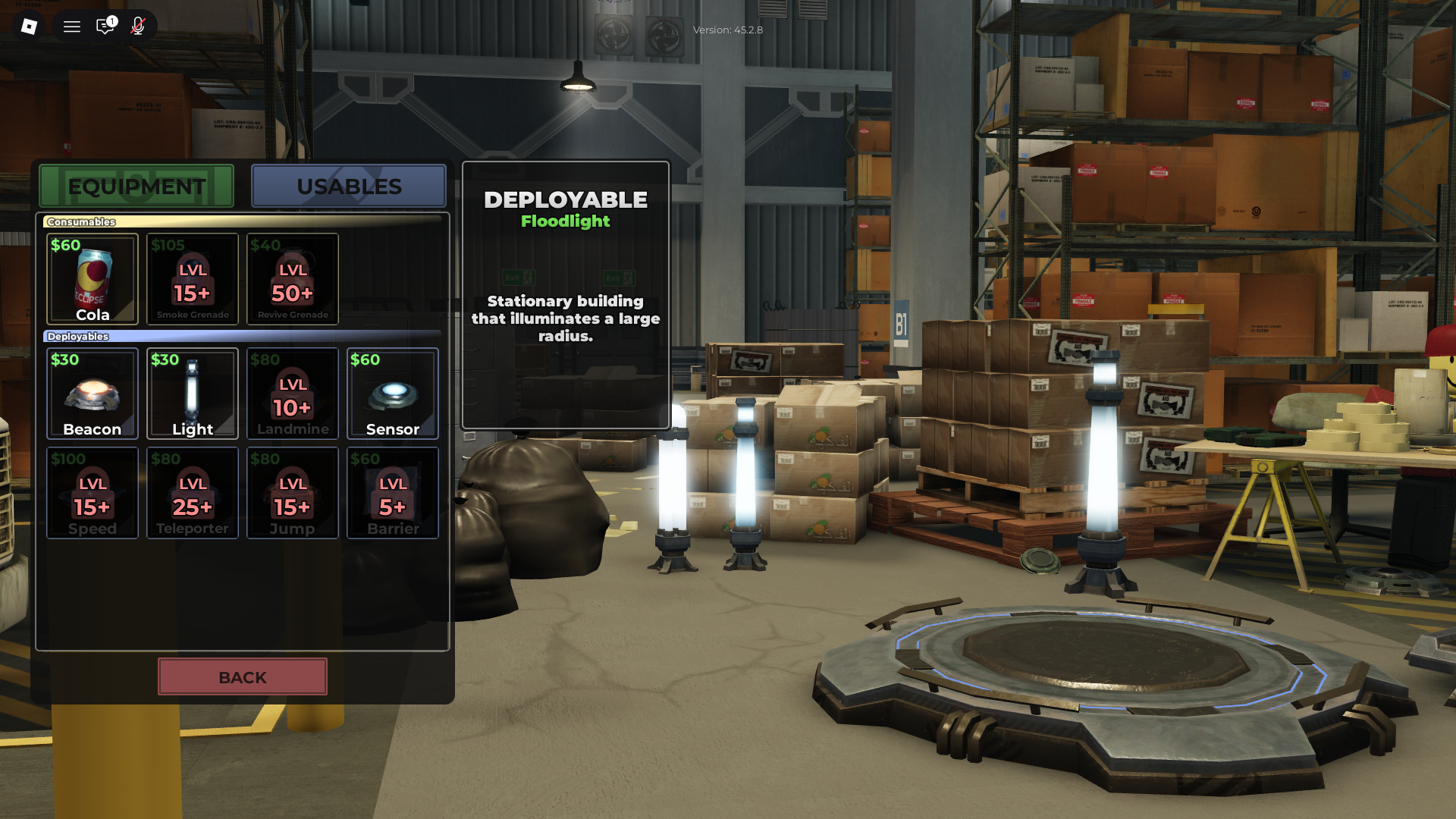Switch to the EQUIPMENT tab
The width and height of the screenshot is (1456, 819).
click(x=136, y=186)
